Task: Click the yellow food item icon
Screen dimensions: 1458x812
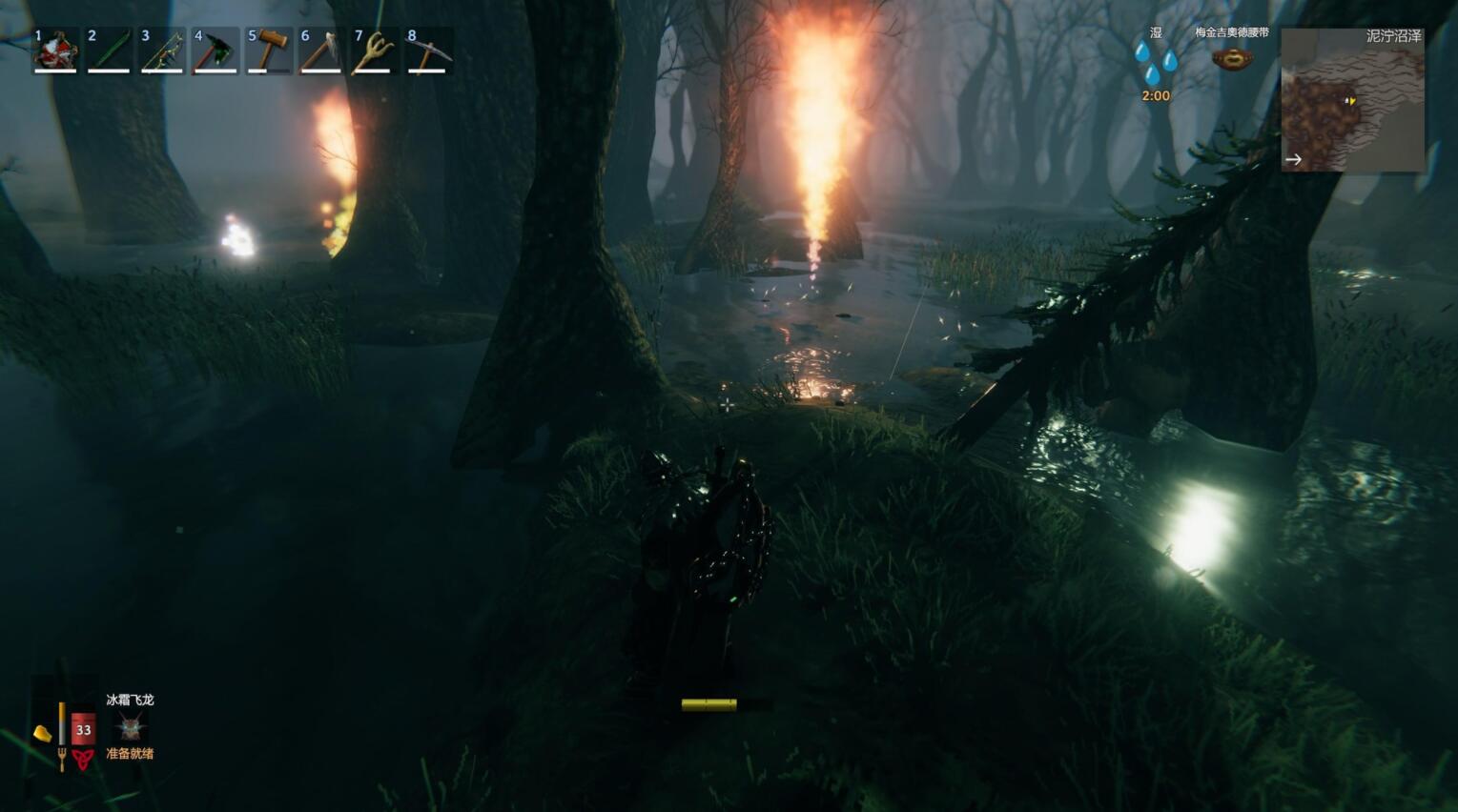Action: click(x=42, y=733)
